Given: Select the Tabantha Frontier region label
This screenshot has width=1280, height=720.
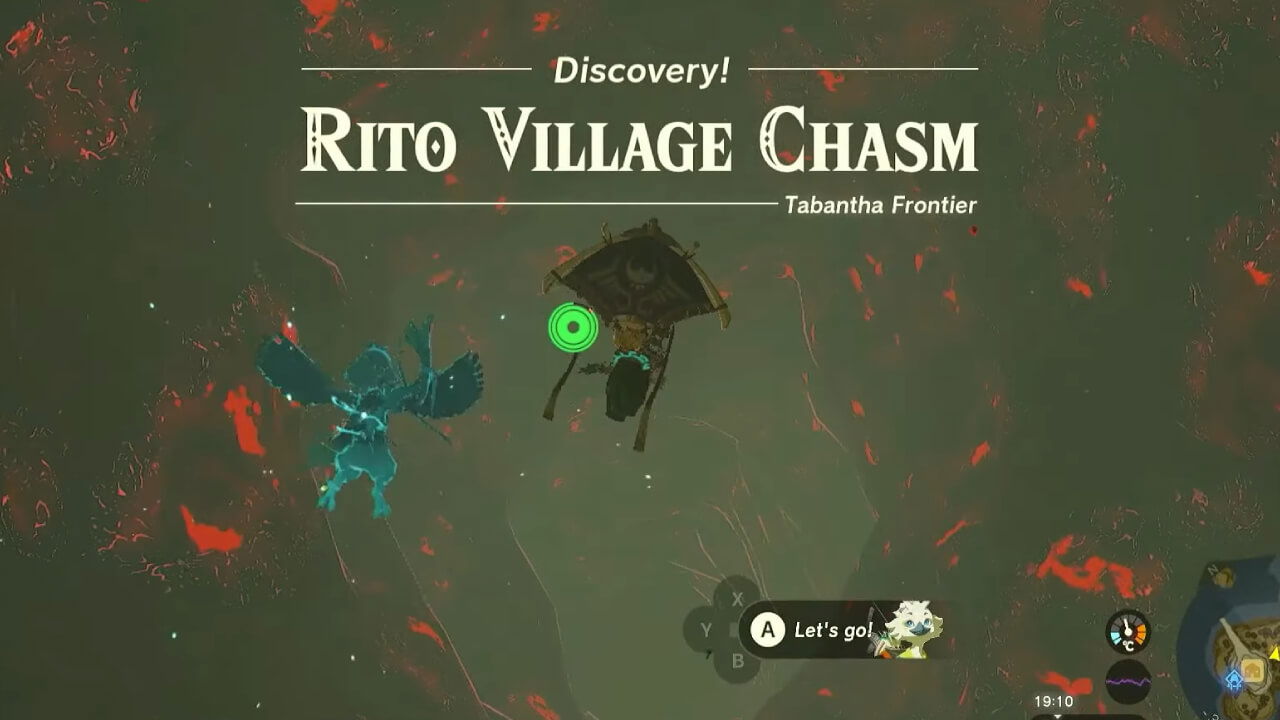Looking at the screenshot, I should [x=881, y=205].
